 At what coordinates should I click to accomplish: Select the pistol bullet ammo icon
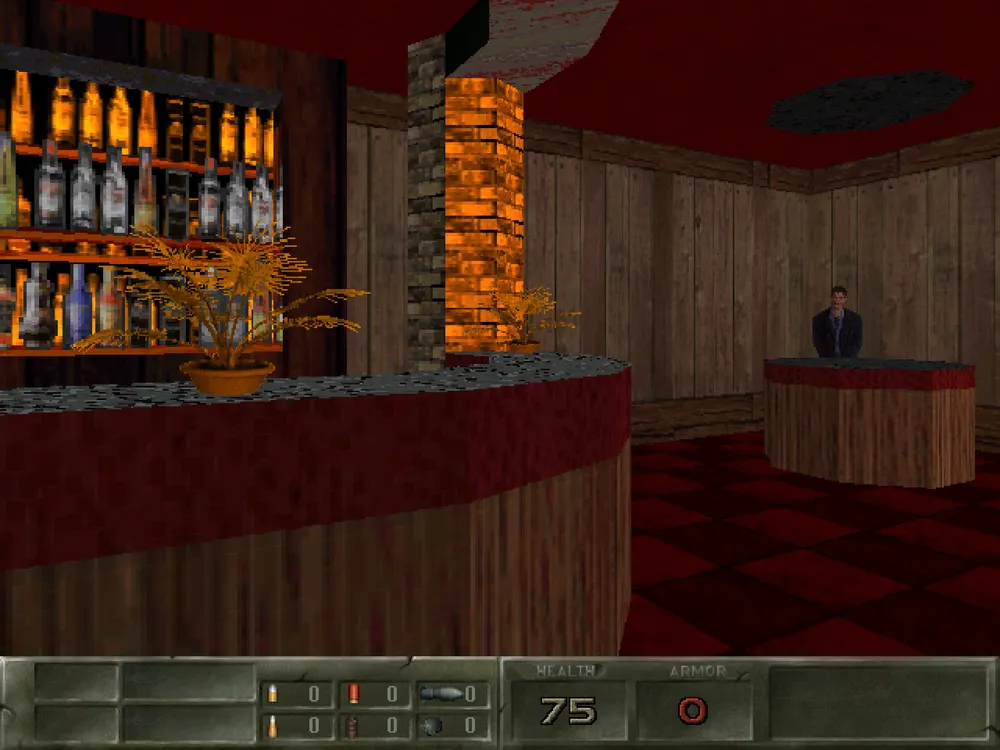[272, 694]
